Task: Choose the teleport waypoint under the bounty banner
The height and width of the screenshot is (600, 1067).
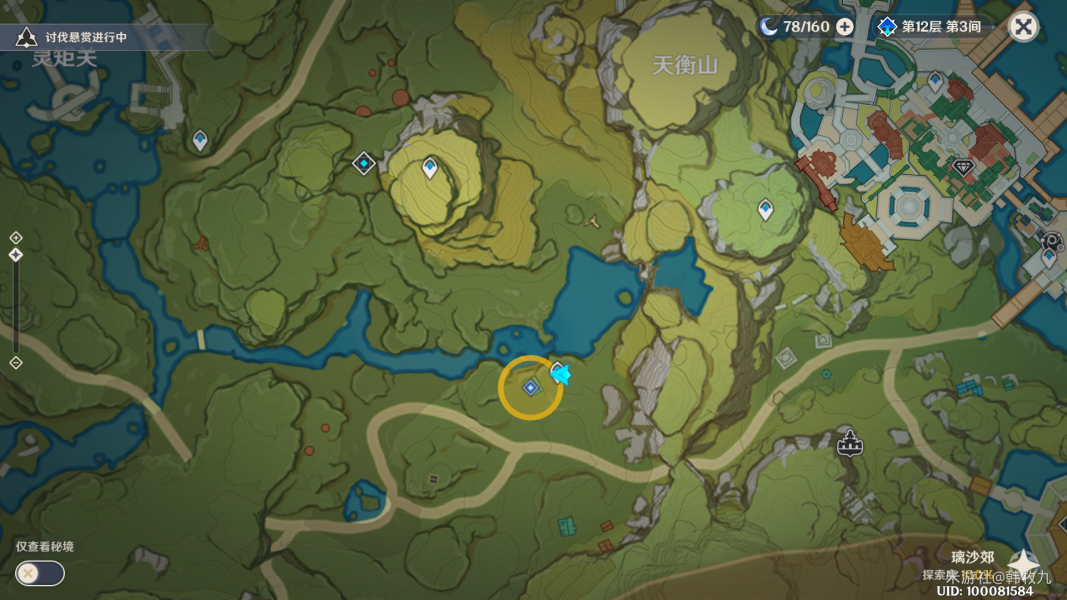Action: click(200, 140)
